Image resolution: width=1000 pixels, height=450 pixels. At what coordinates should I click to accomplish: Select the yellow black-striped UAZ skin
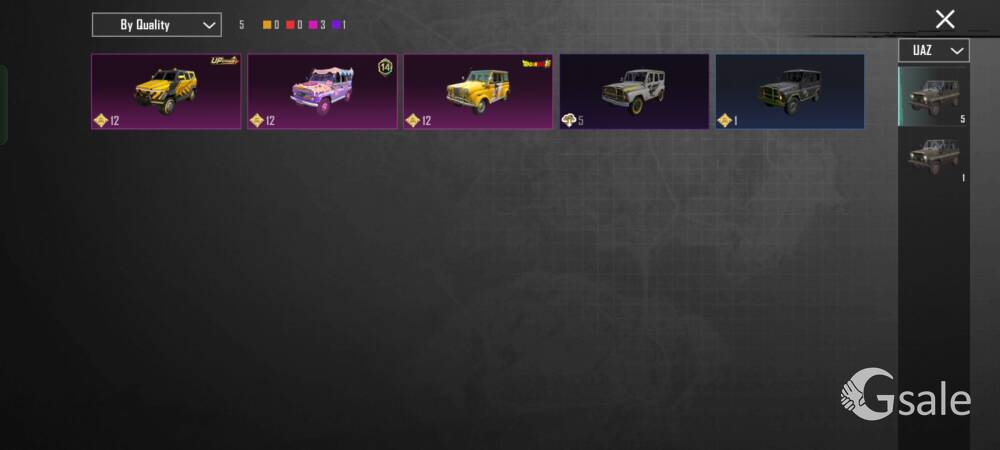166,92
